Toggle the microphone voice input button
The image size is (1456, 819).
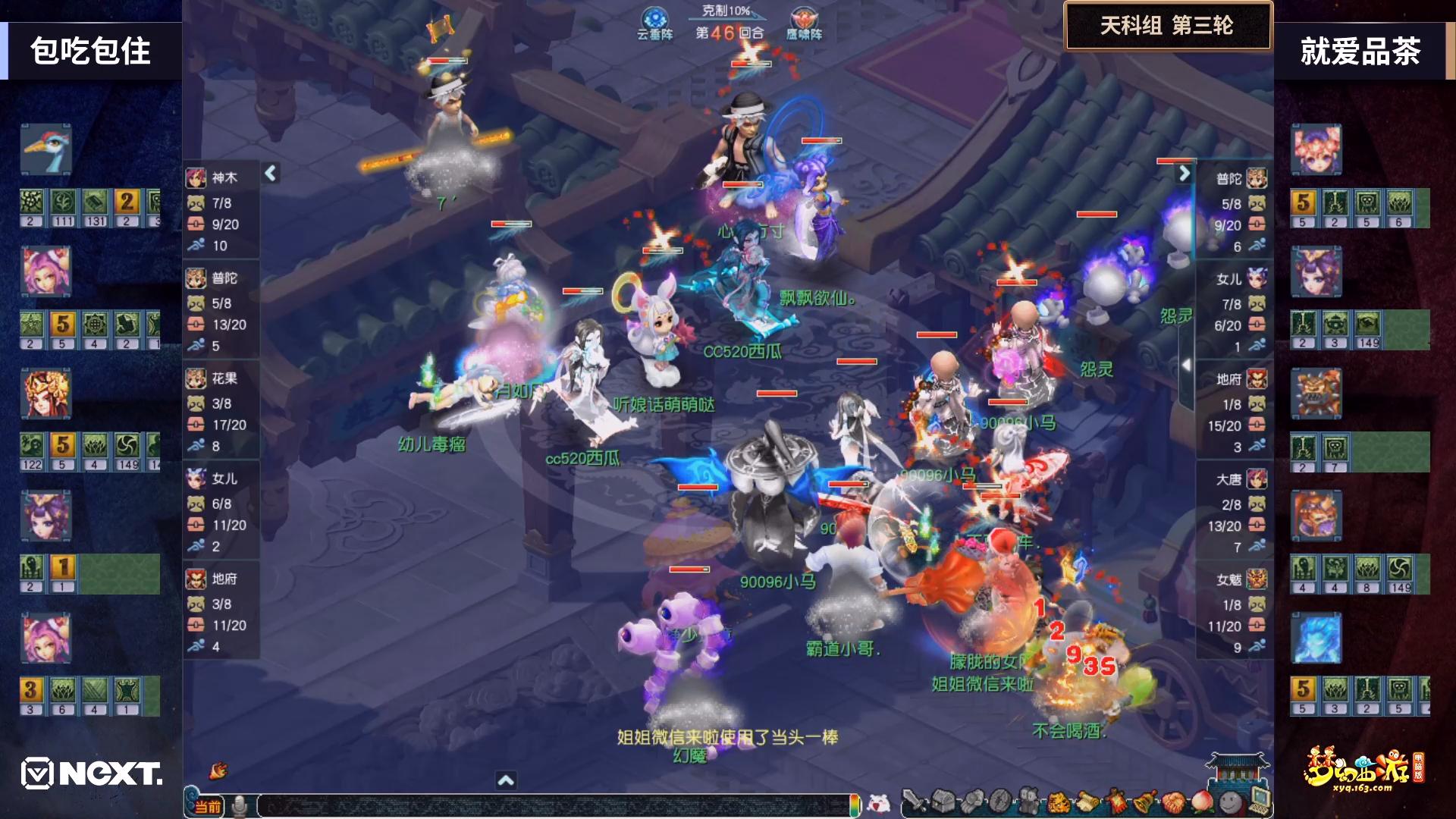[x=240, y=805]
